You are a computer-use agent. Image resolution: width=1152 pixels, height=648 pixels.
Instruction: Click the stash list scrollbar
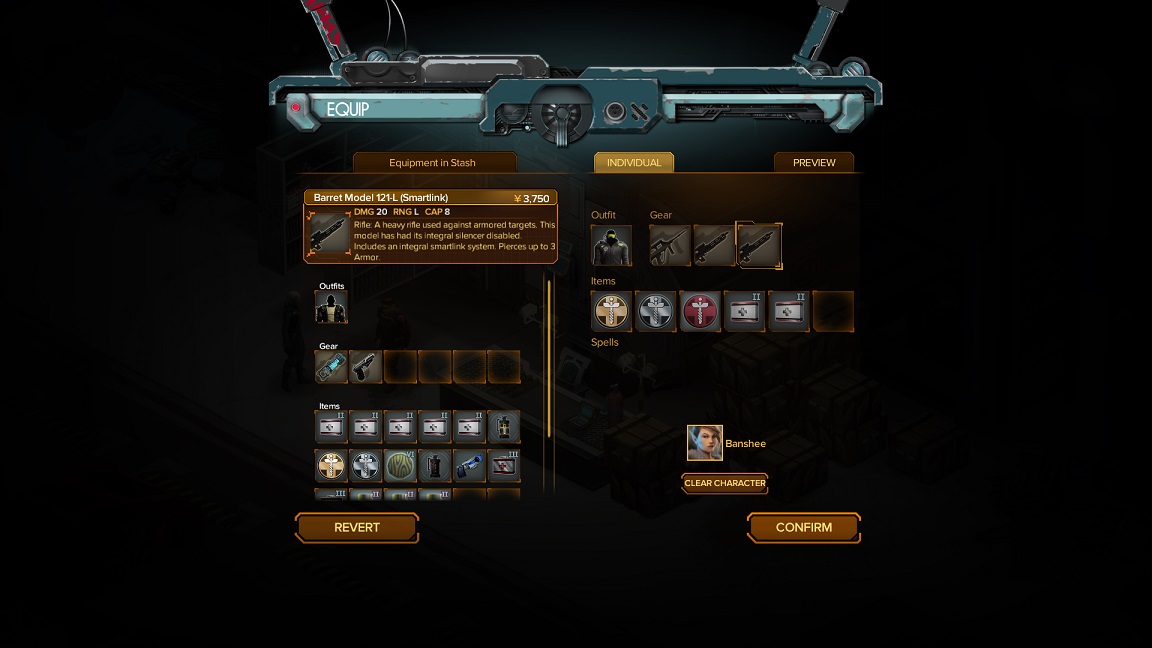(x=548, y=360)
